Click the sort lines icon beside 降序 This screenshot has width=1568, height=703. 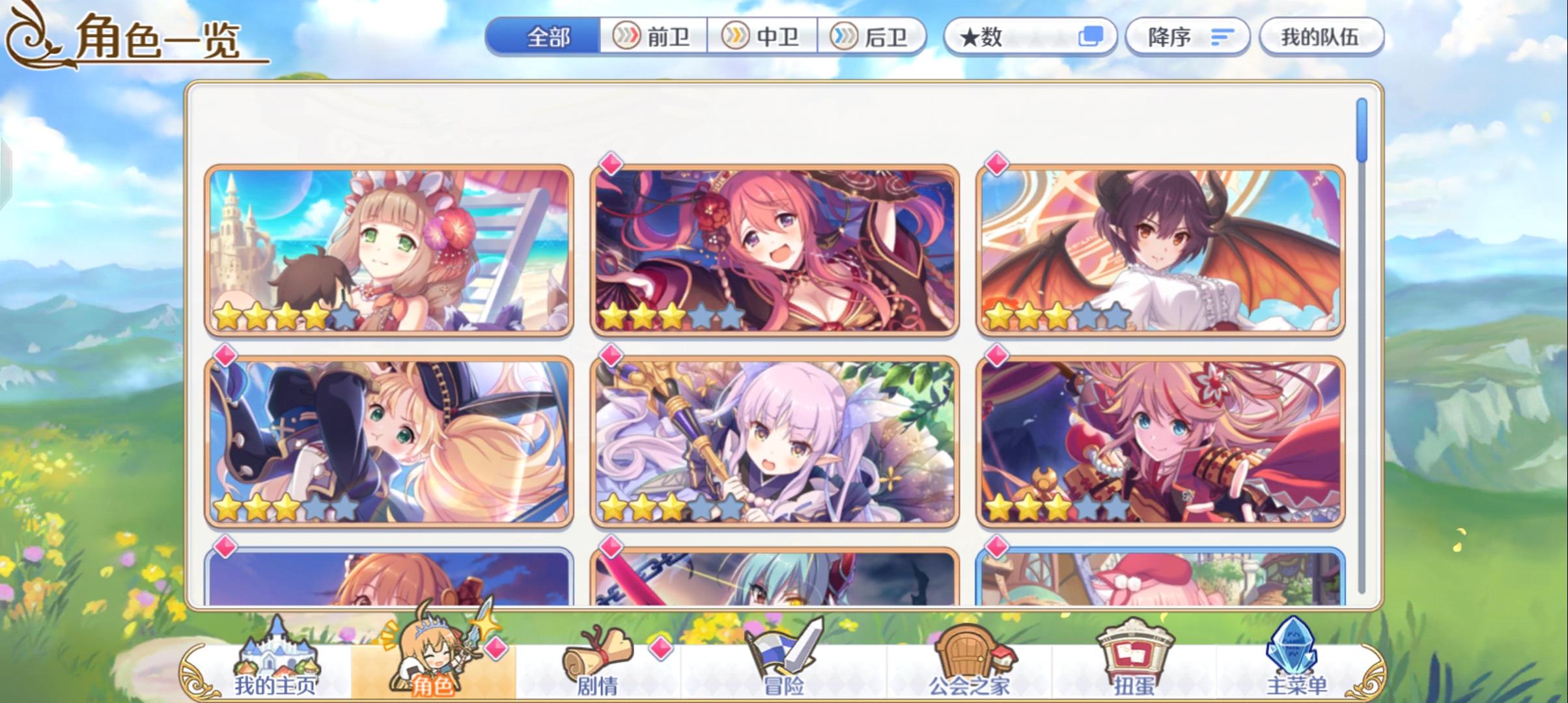1223,37
